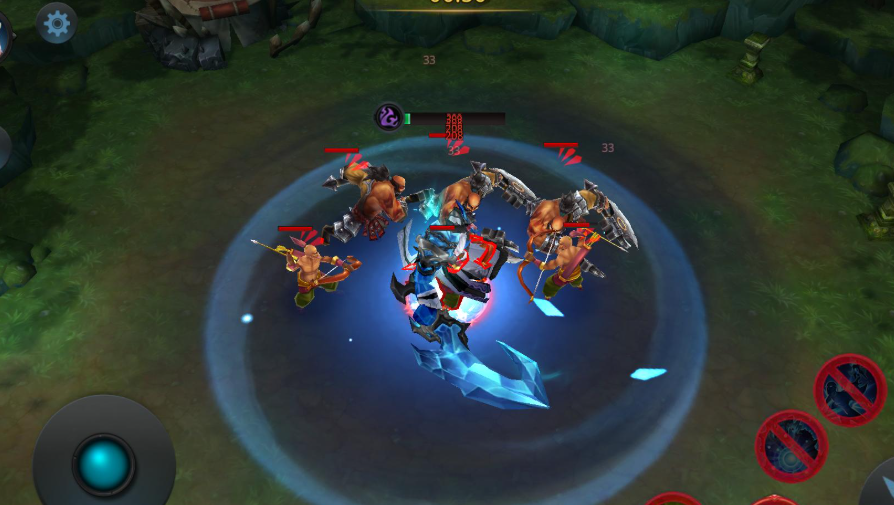Activate the locked skill showing a glowing orb
The height and width of the screenshot is (505, 894).
click(x=791, y=446)
